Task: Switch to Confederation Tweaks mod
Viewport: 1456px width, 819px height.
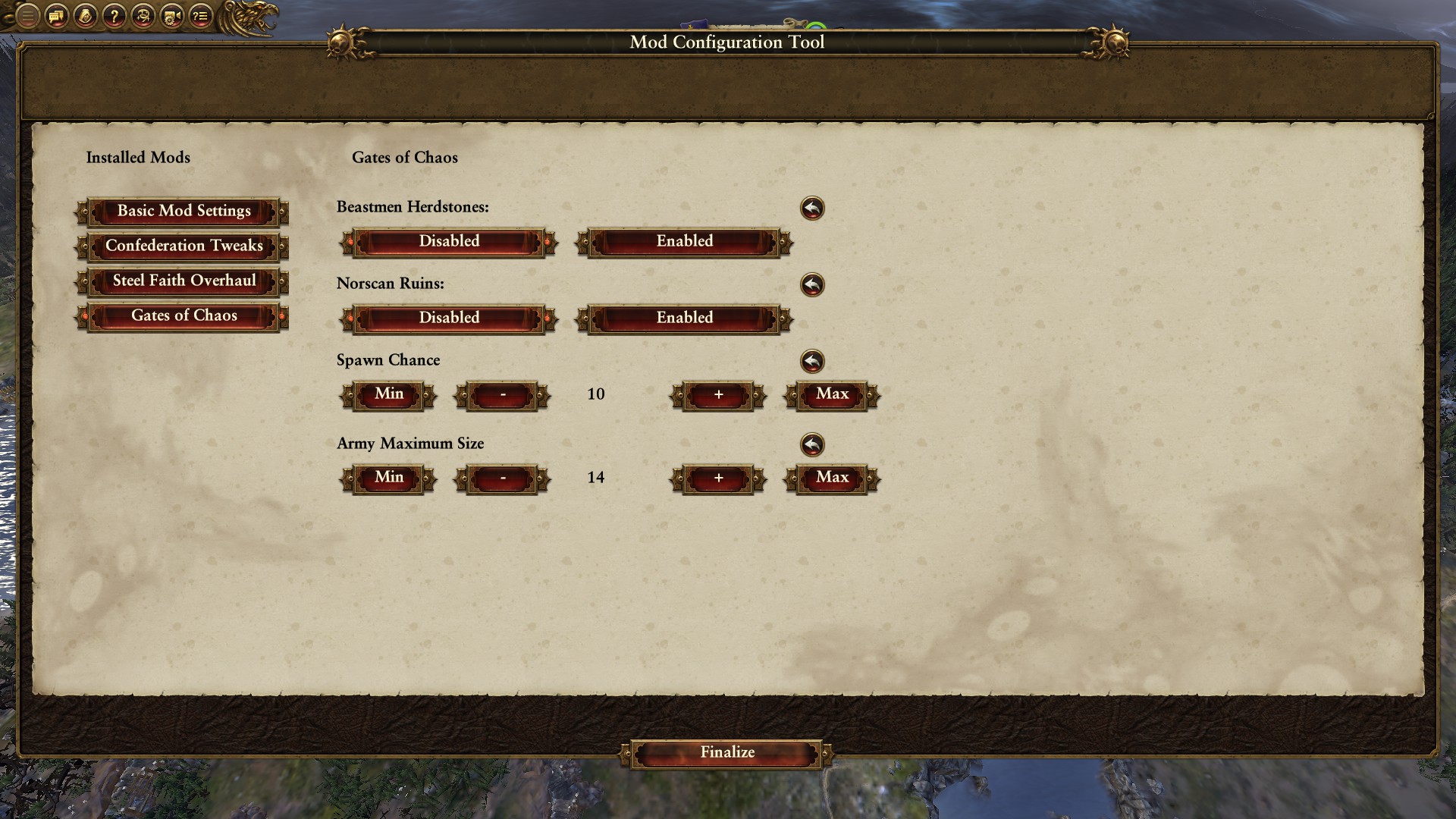Action: (183, 246)
